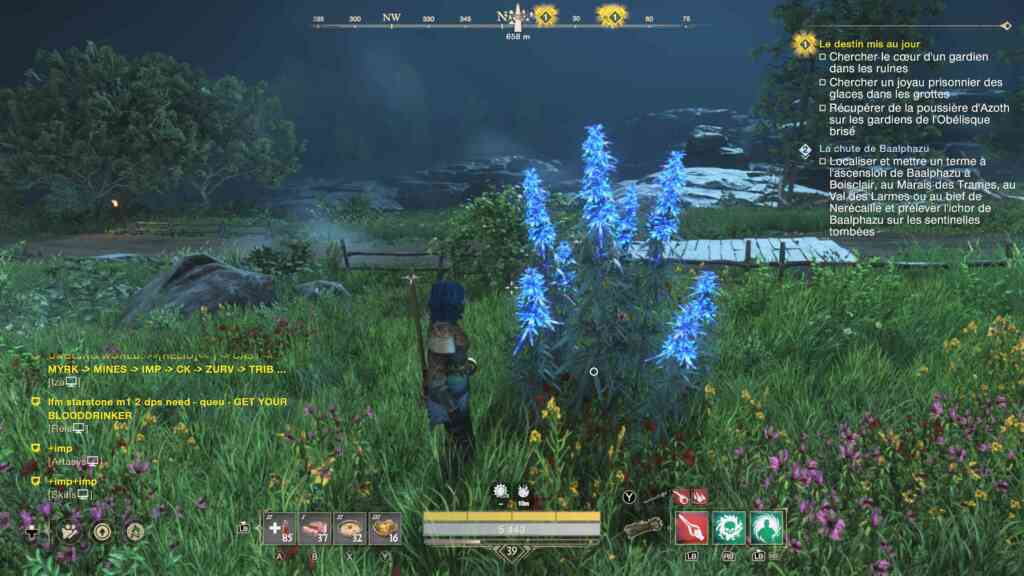Open the round gold emblem icon at bottom left
This screenshot has height=576, width=1024.
click(101, 532)
